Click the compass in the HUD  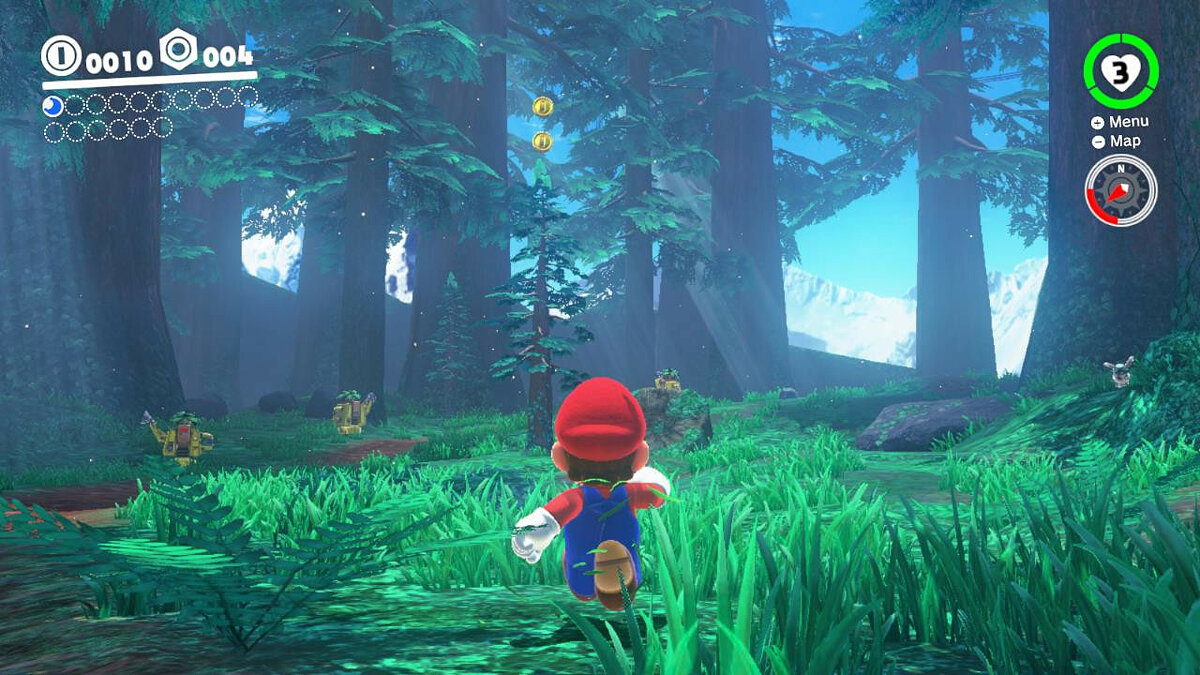click(x=1120, y=190)
